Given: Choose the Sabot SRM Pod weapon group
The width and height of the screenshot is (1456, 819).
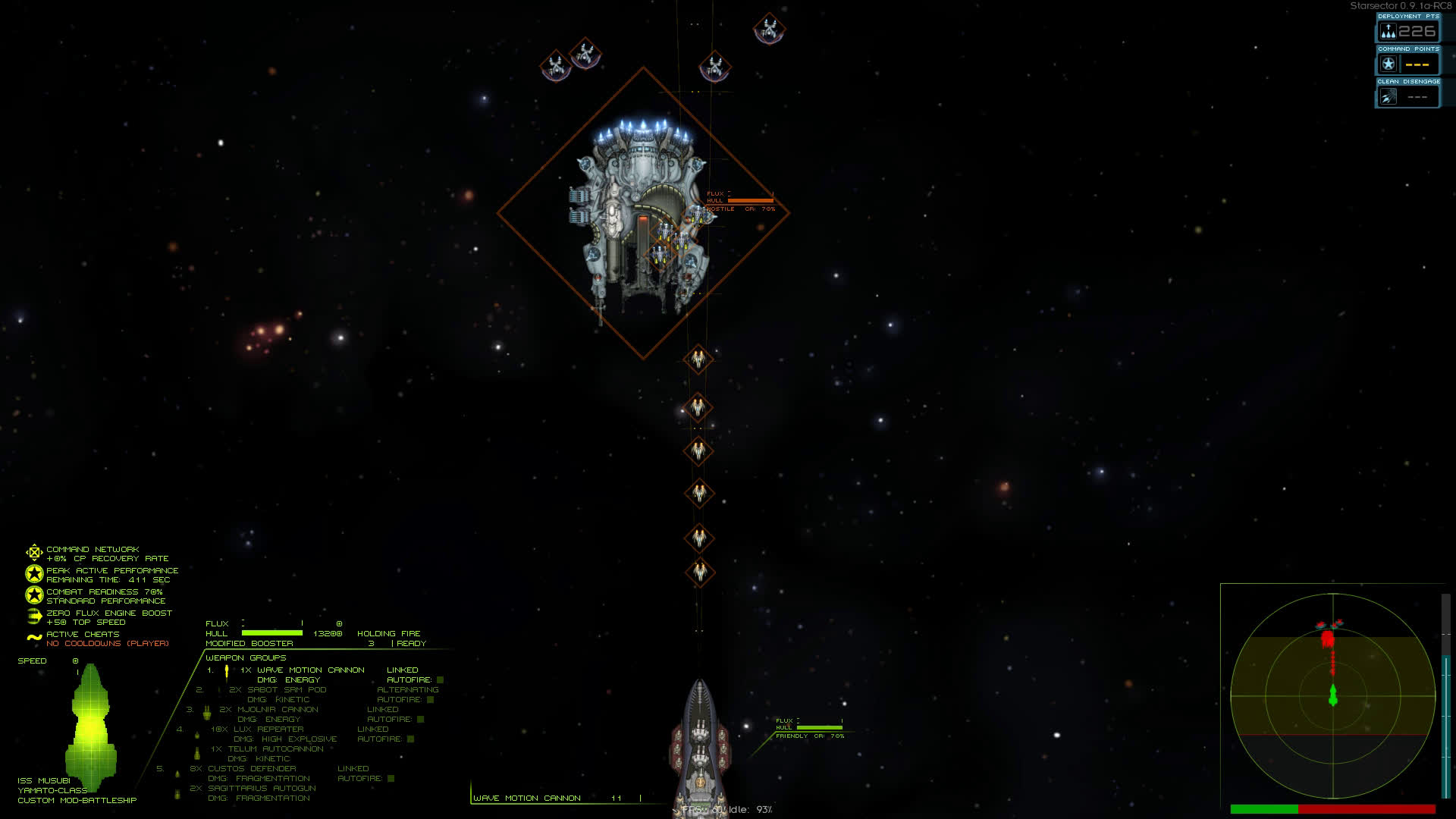Looking at the screenshot, I should click(x=277, y=690).
